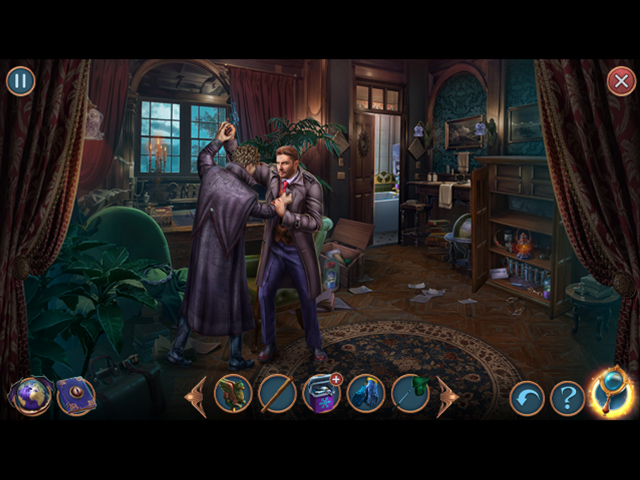Pause the game
Viewport: 640px width, 480px height.
click(x=20, y=81)
